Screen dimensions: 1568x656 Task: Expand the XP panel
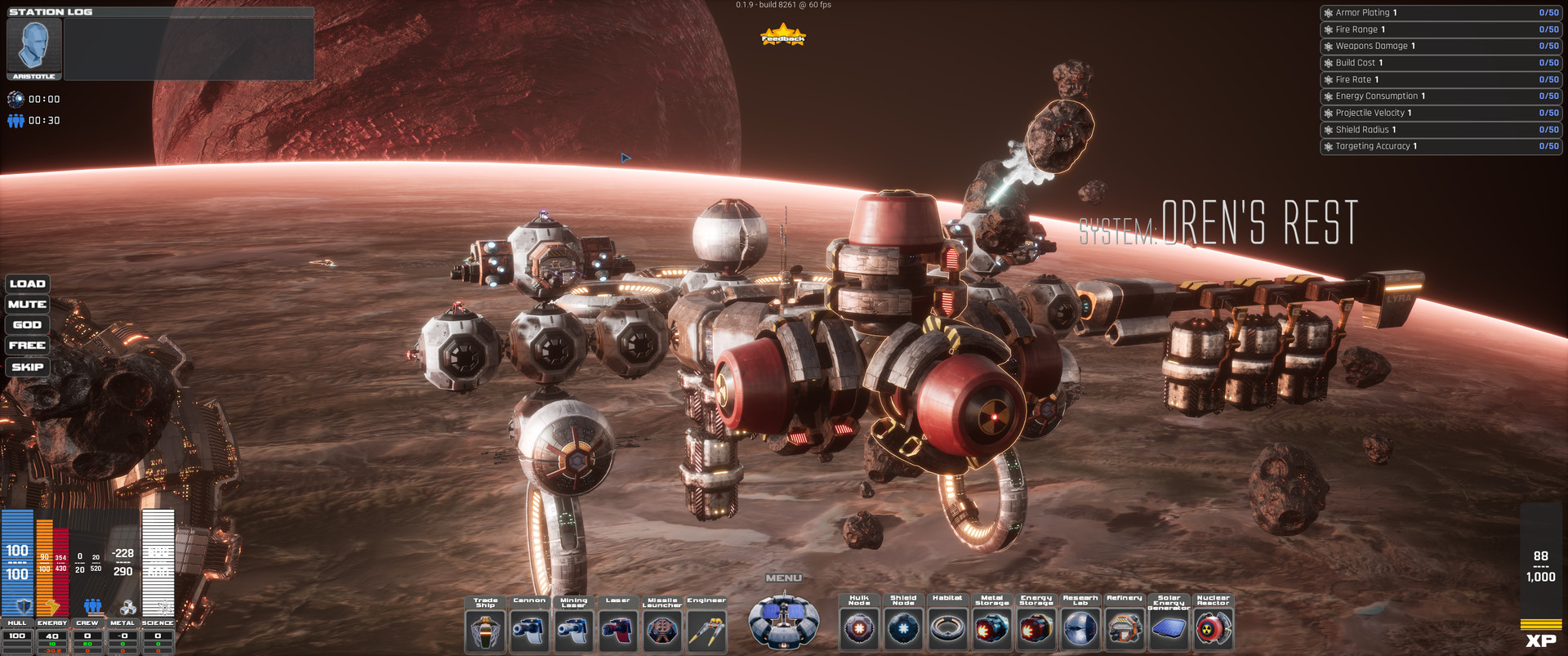pos(1542,638)
